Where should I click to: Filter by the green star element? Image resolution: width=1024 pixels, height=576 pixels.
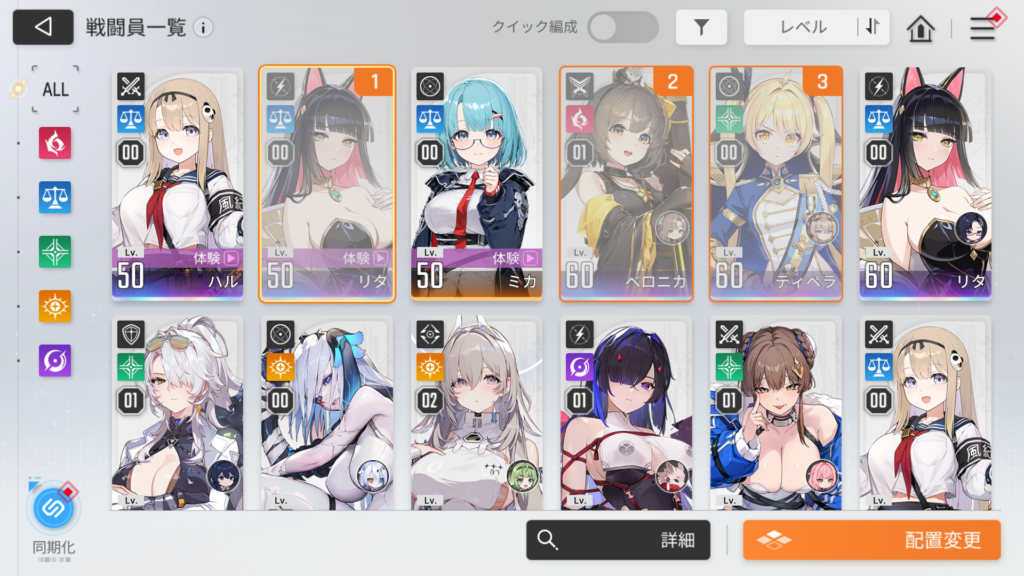click(55, 251)
